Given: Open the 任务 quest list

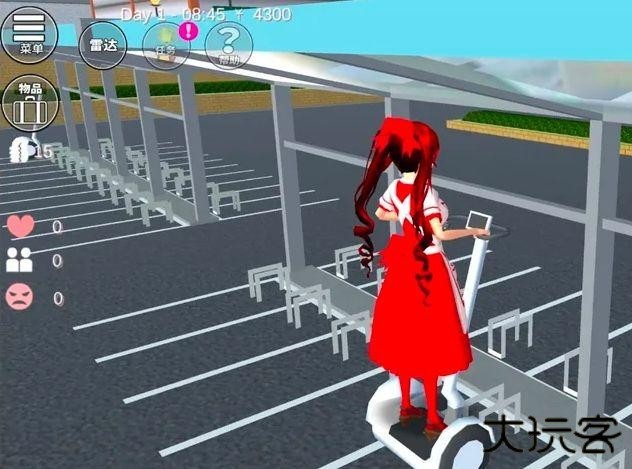Looking at the screenshot, I should click(165, 47).
